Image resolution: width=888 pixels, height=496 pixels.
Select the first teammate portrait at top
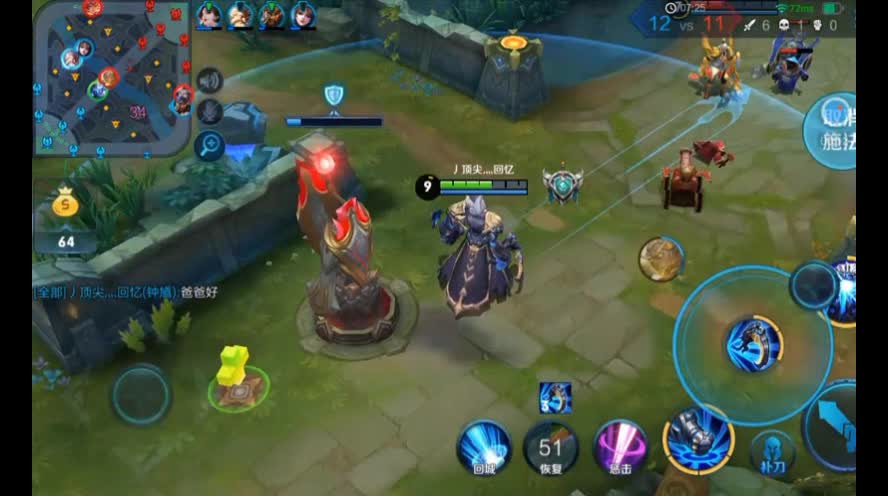pos(209,15)
